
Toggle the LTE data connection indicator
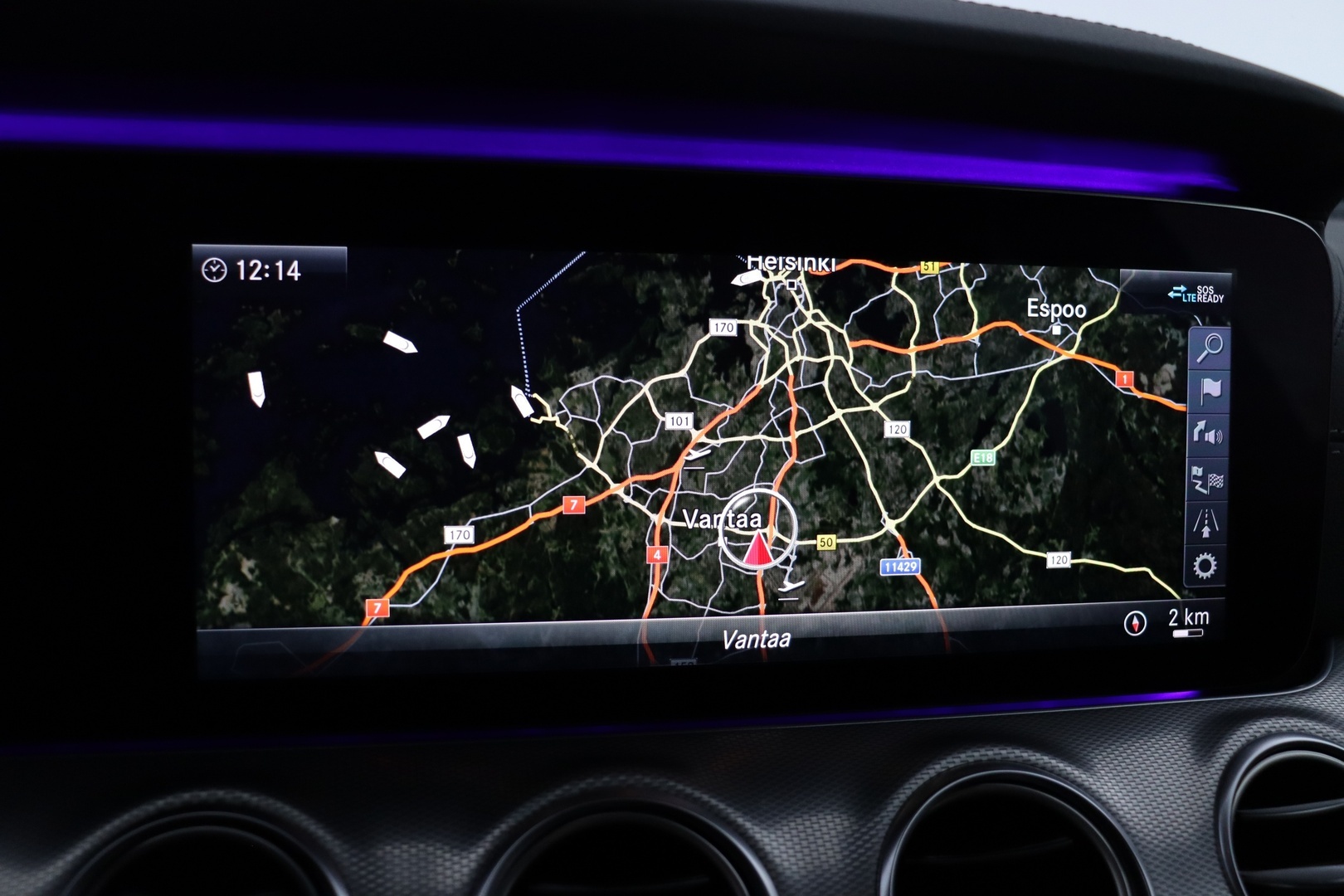click(x=1181, y=294)
